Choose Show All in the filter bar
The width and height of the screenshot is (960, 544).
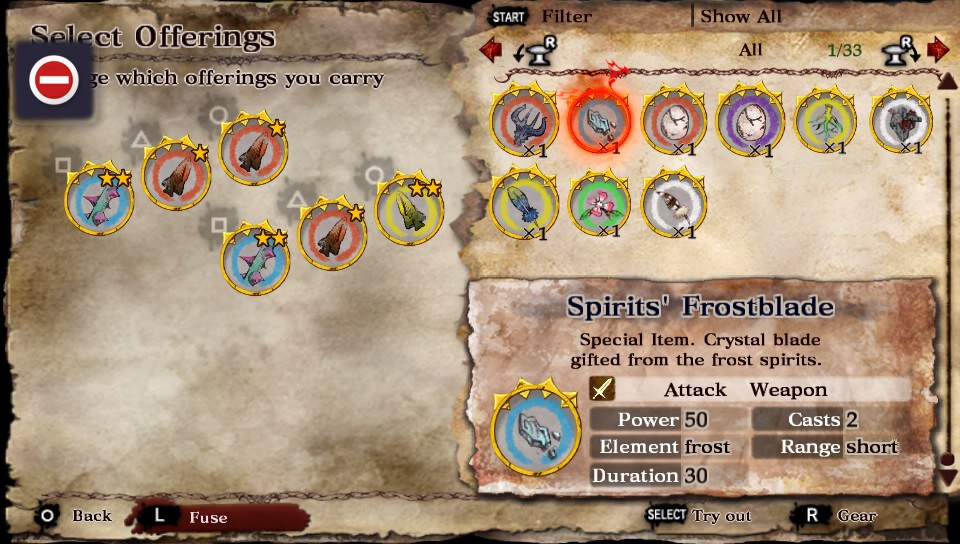(740, 16)
